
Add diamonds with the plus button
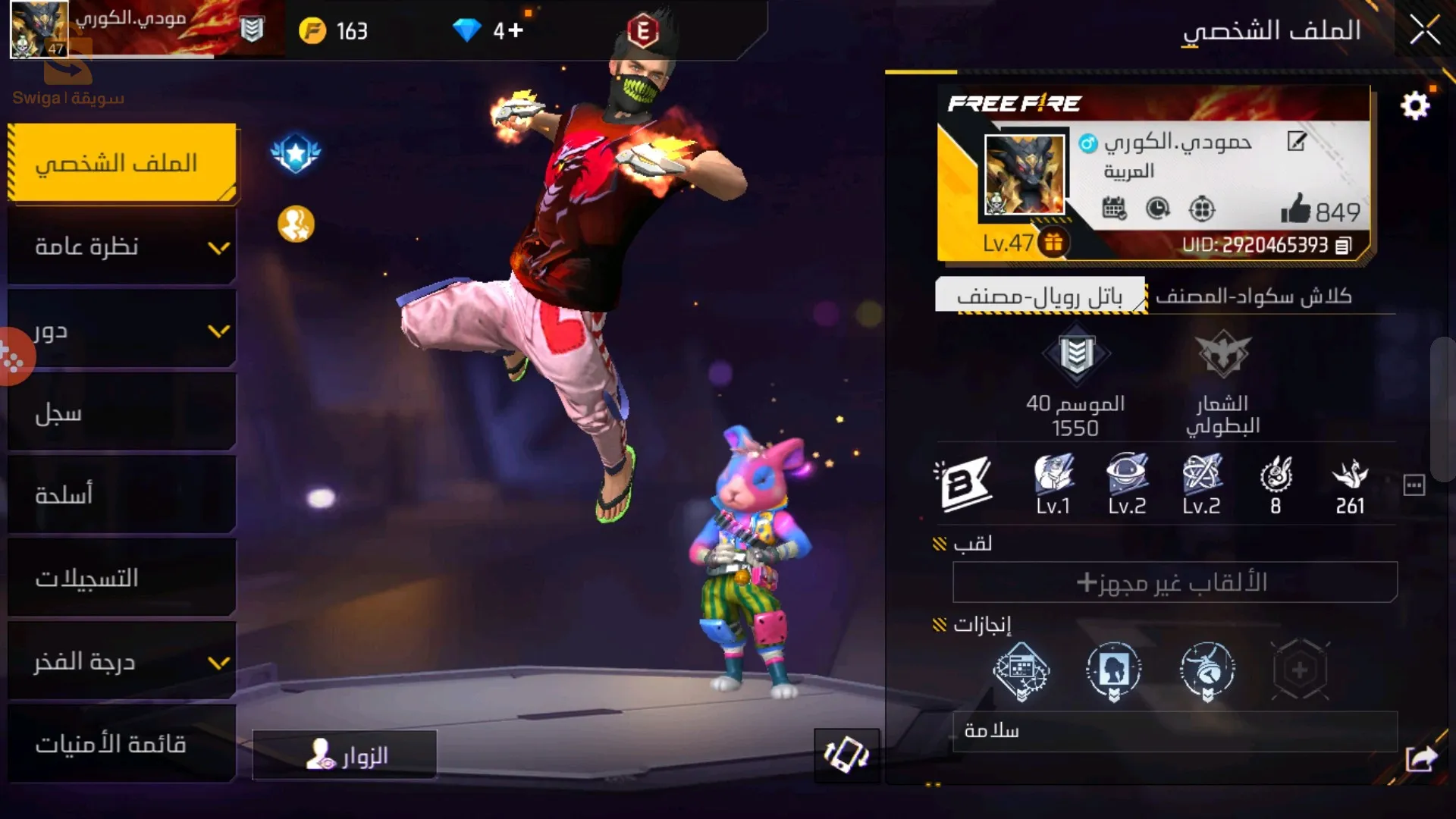[516, 30]
